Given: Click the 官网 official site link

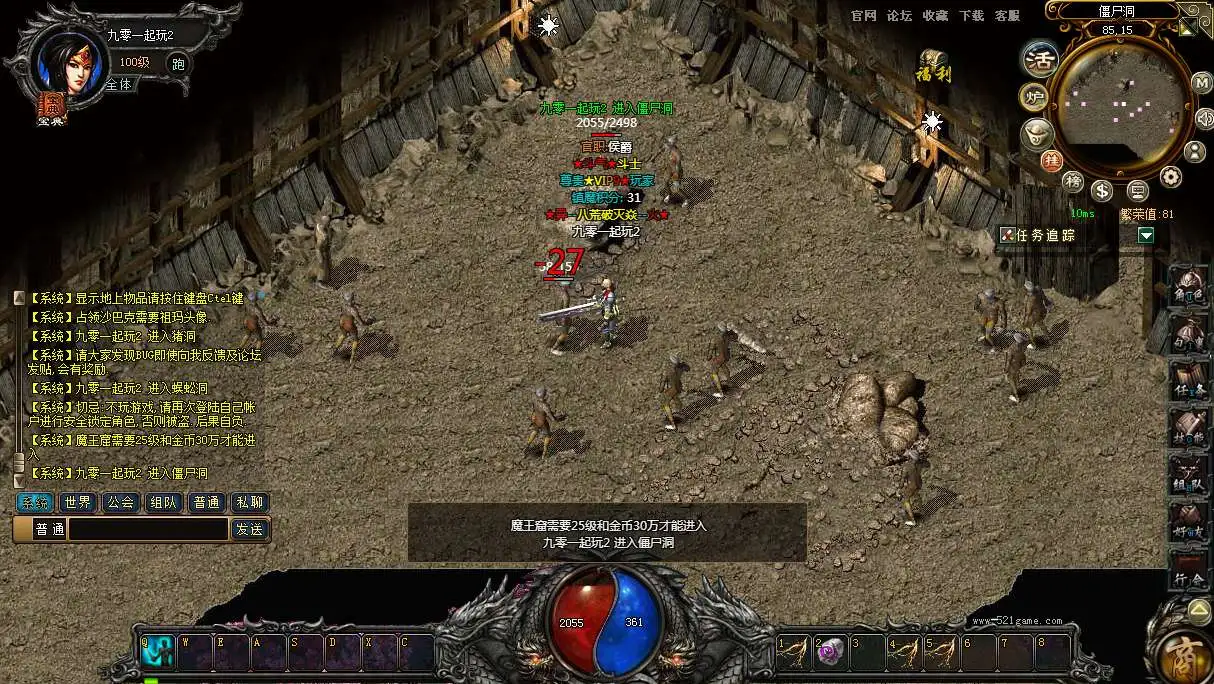Looking at the screenshot, I should point(864,16).
